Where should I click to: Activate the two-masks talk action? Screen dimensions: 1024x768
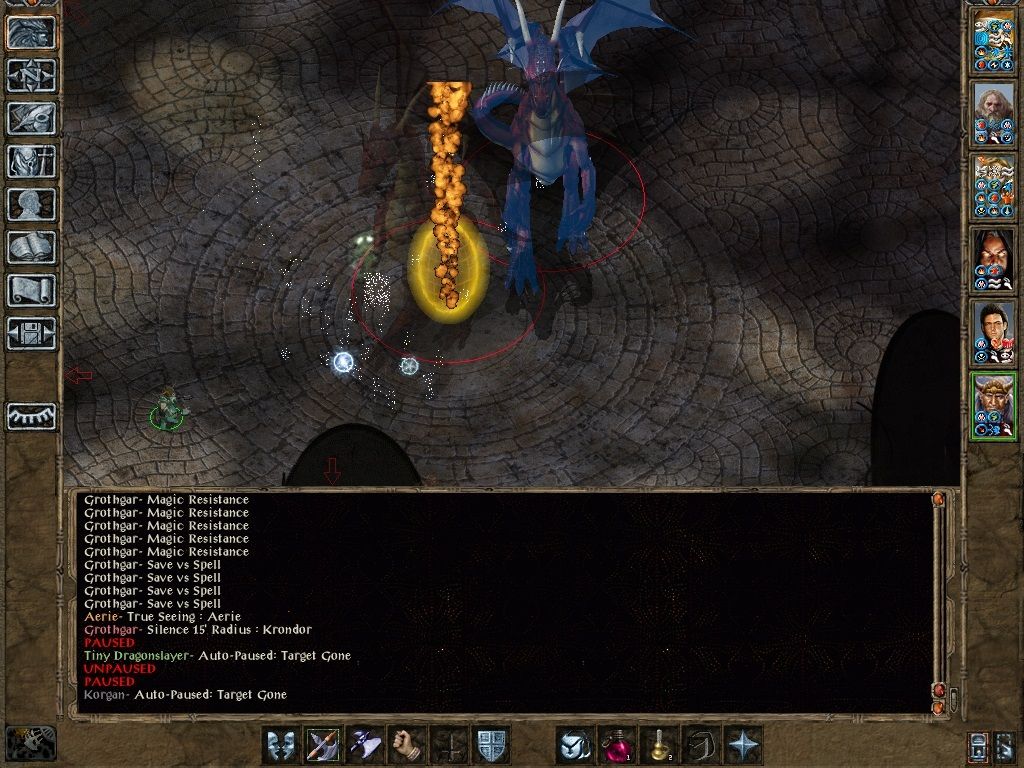pos(281,746)
